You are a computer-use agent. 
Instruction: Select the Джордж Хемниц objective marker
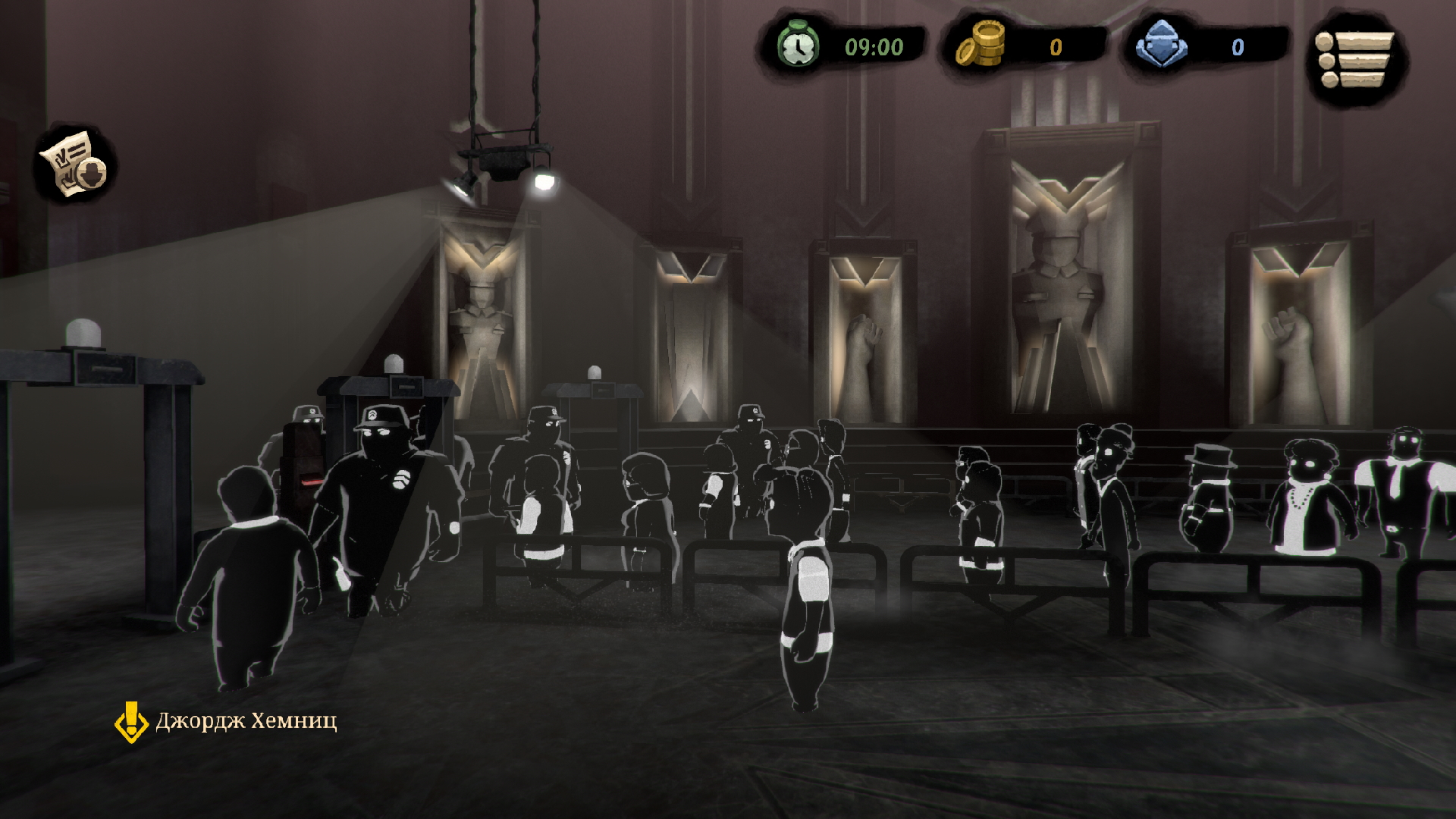131,721
